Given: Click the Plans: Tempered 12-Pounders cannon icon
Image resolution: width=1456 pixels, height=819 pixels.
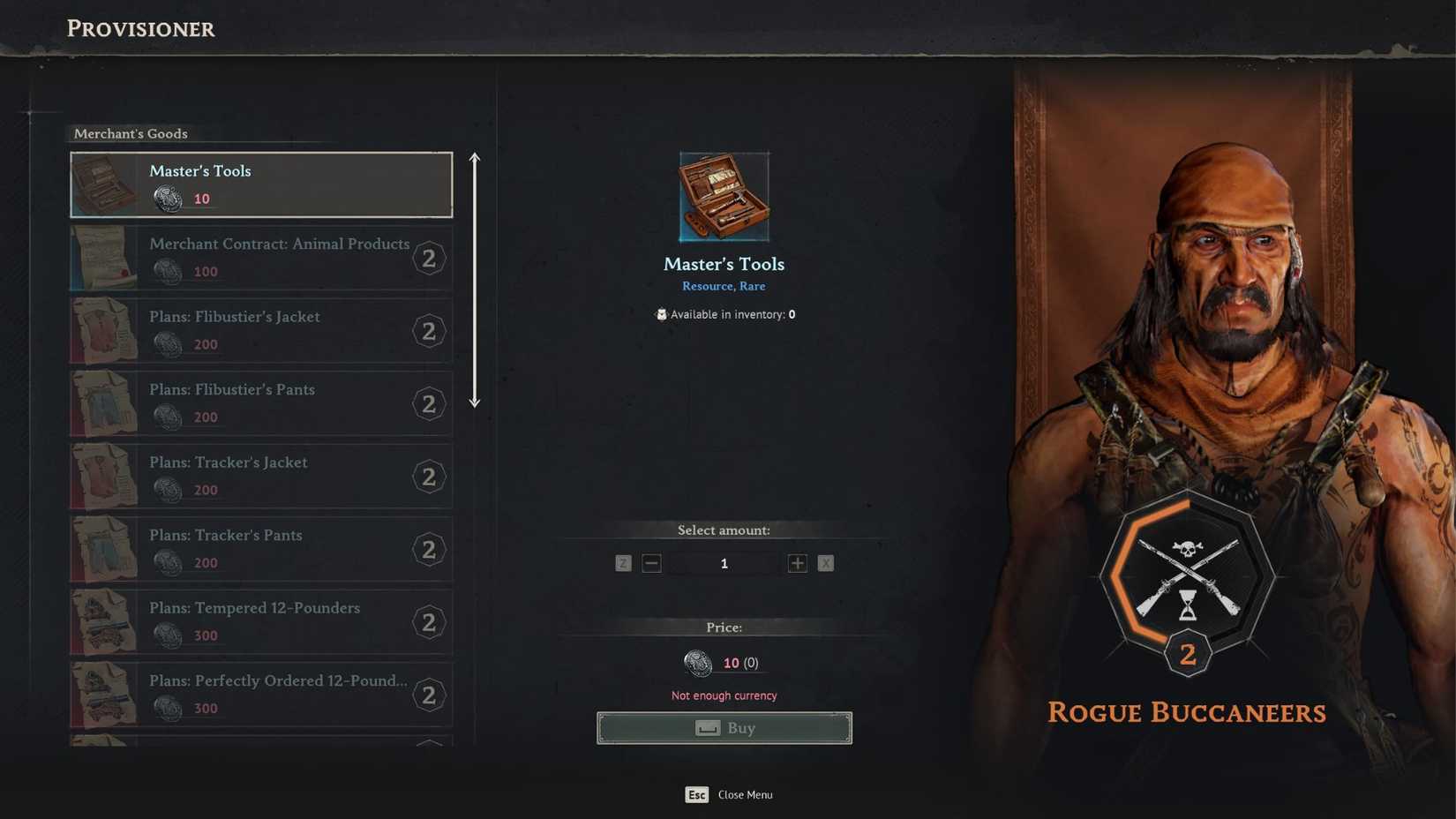Looking at the screenshot, I should click(103, 621).
